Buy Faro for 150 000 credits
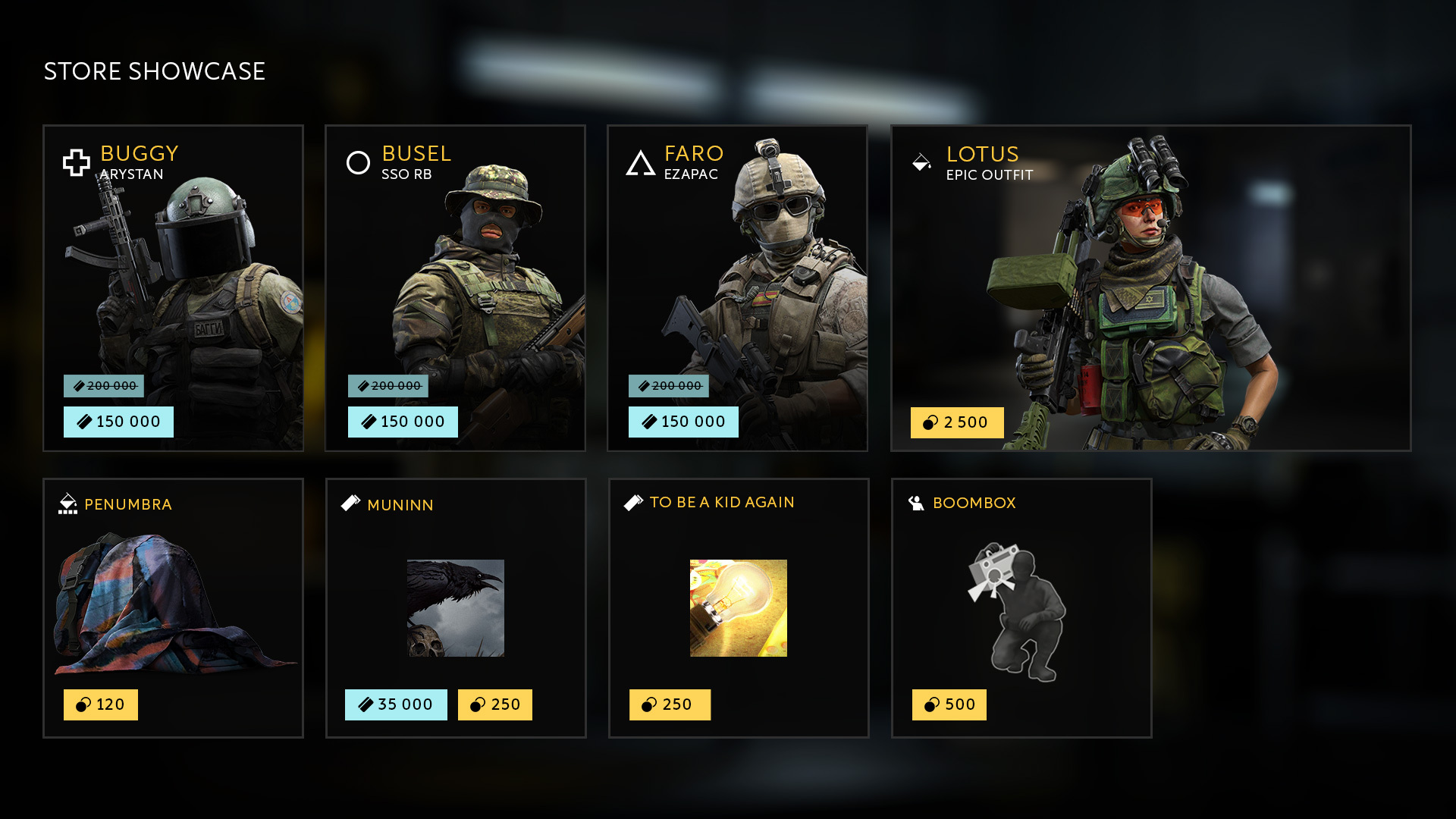Image resolution: width=1456 pixels, height=819 pixels. pos(683,422)
